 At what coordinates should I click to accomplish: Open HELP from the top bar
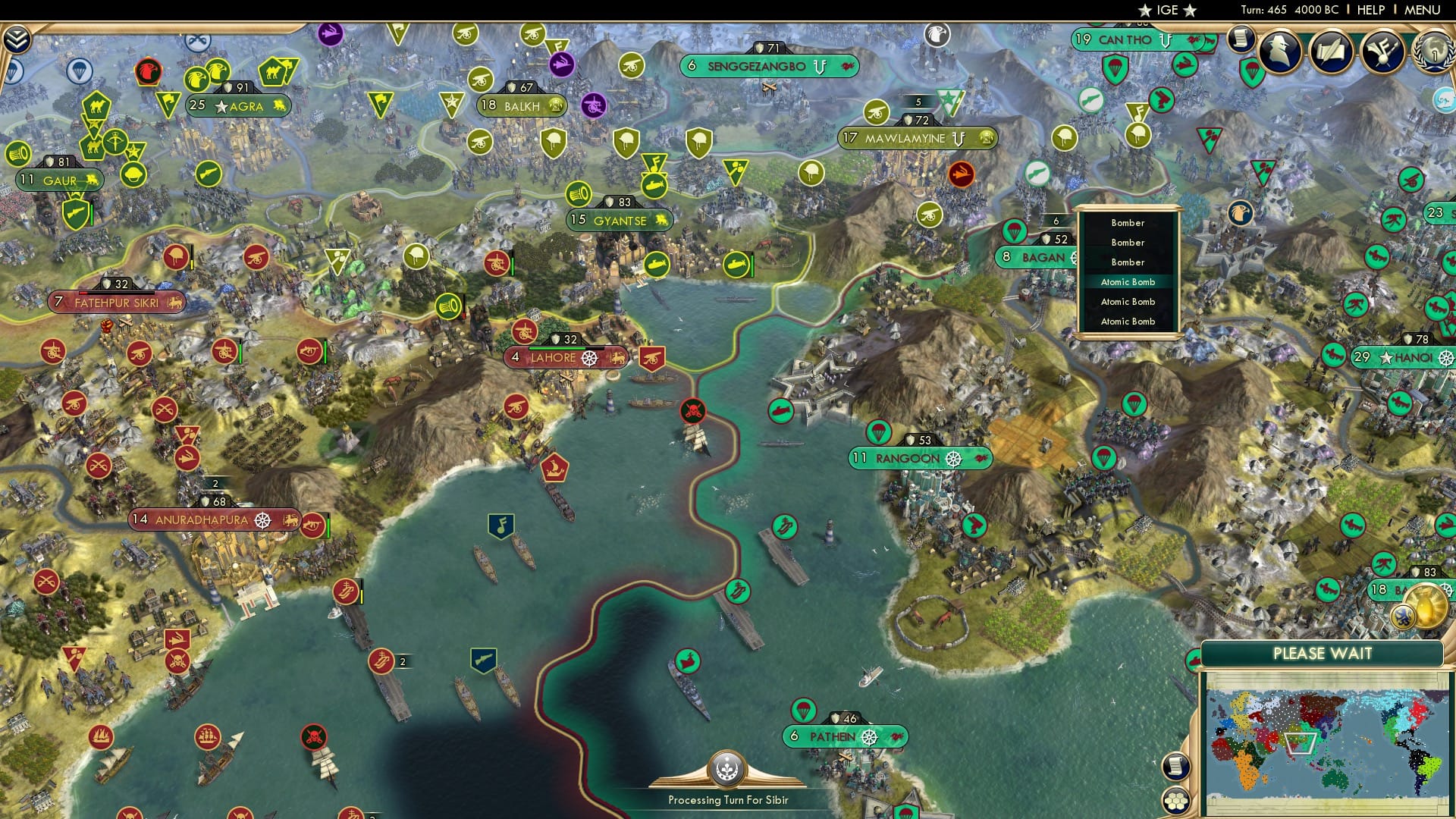[1372, 9]
